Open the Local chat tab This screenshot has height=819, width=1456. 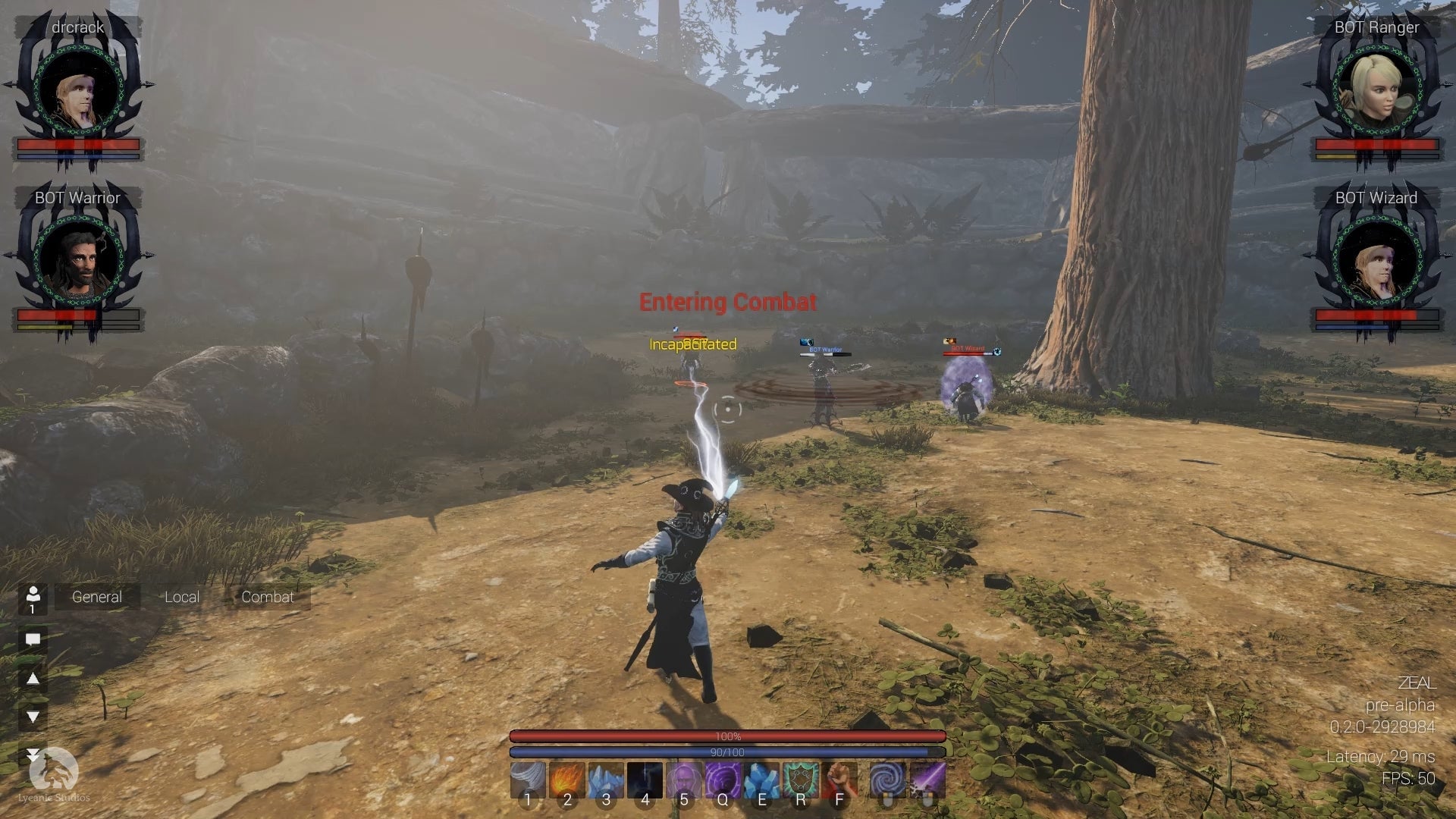click(182, 597)
